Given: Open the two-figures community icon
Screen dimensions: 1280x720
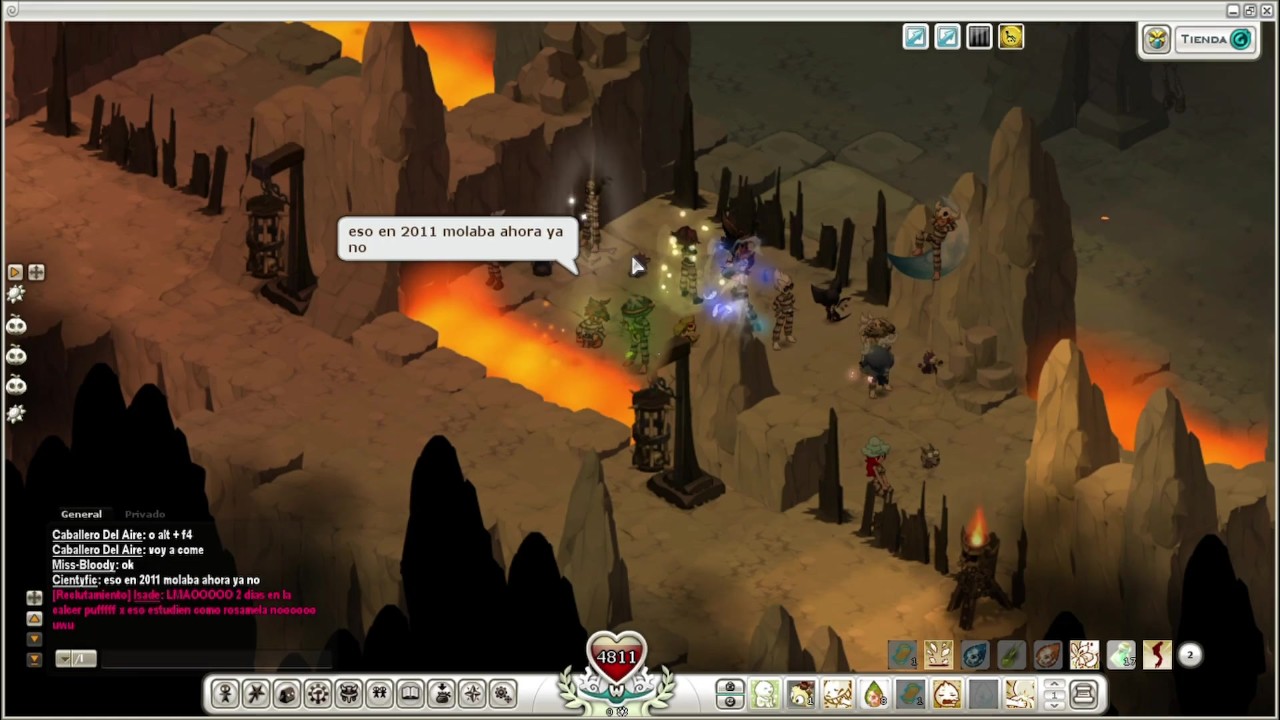Looking at the screenshot, I should (x=379, y=693).
